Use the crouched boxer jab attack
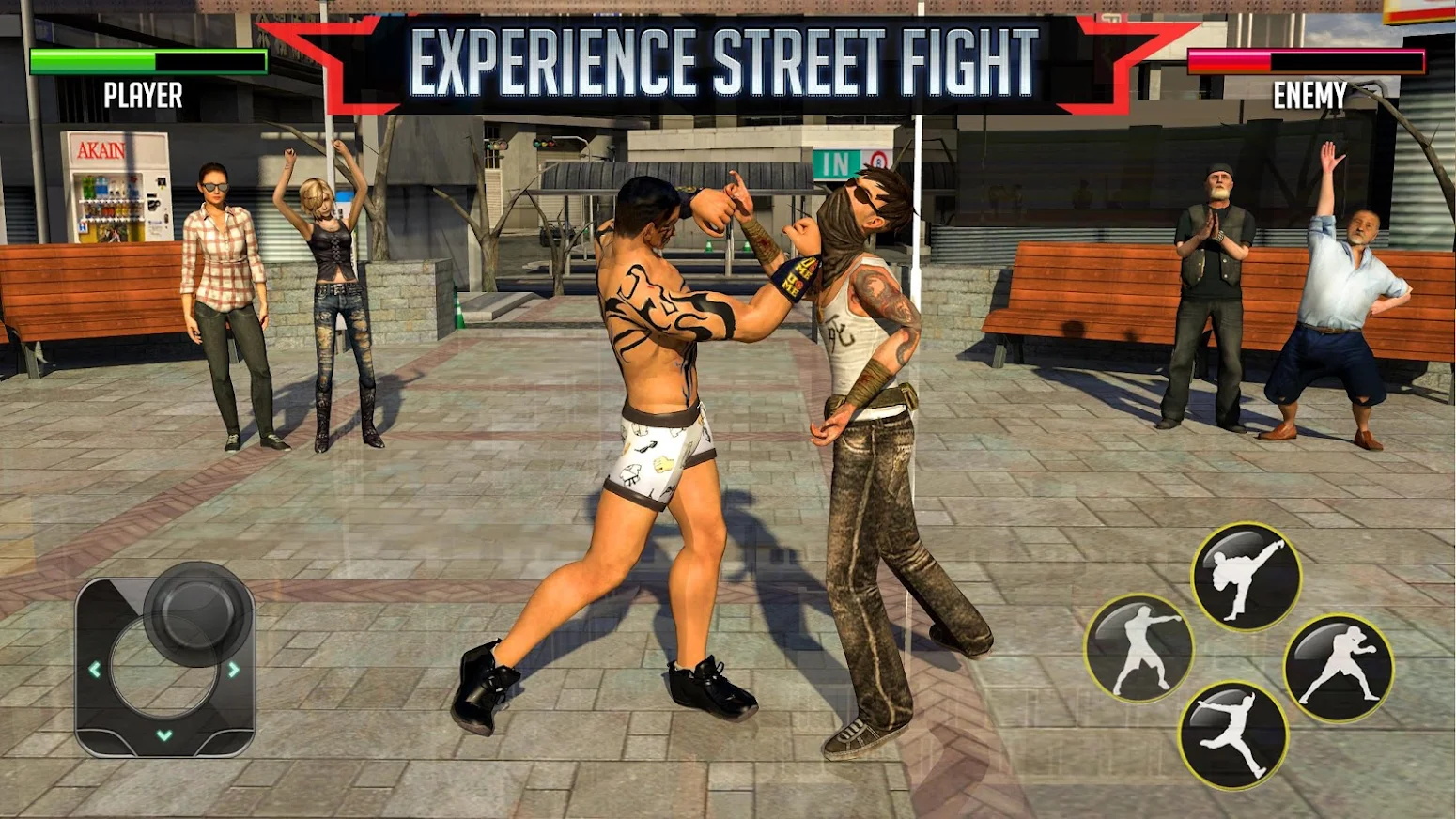Image resolution: width=1456 pixels, height=819 pixels. tap(1339, 668)
